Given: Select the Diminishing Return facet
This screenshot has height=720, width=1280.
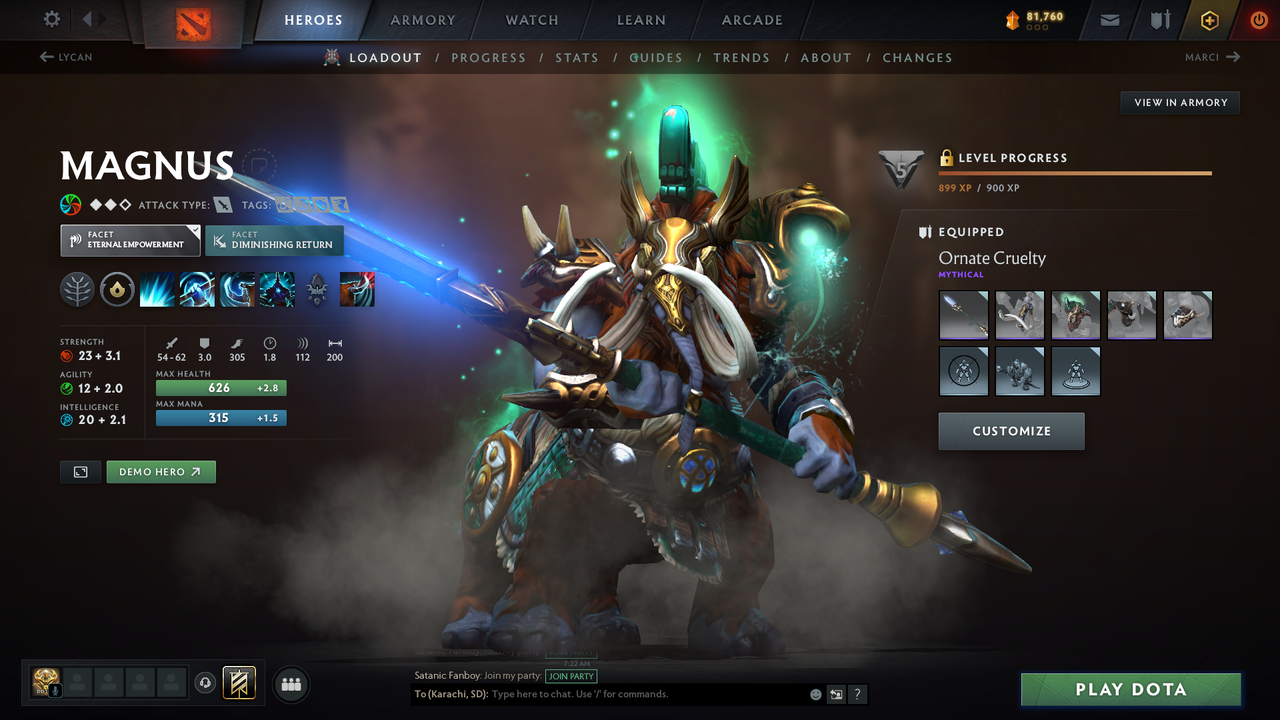Looking at the screenshot, I should click(274, 240).
